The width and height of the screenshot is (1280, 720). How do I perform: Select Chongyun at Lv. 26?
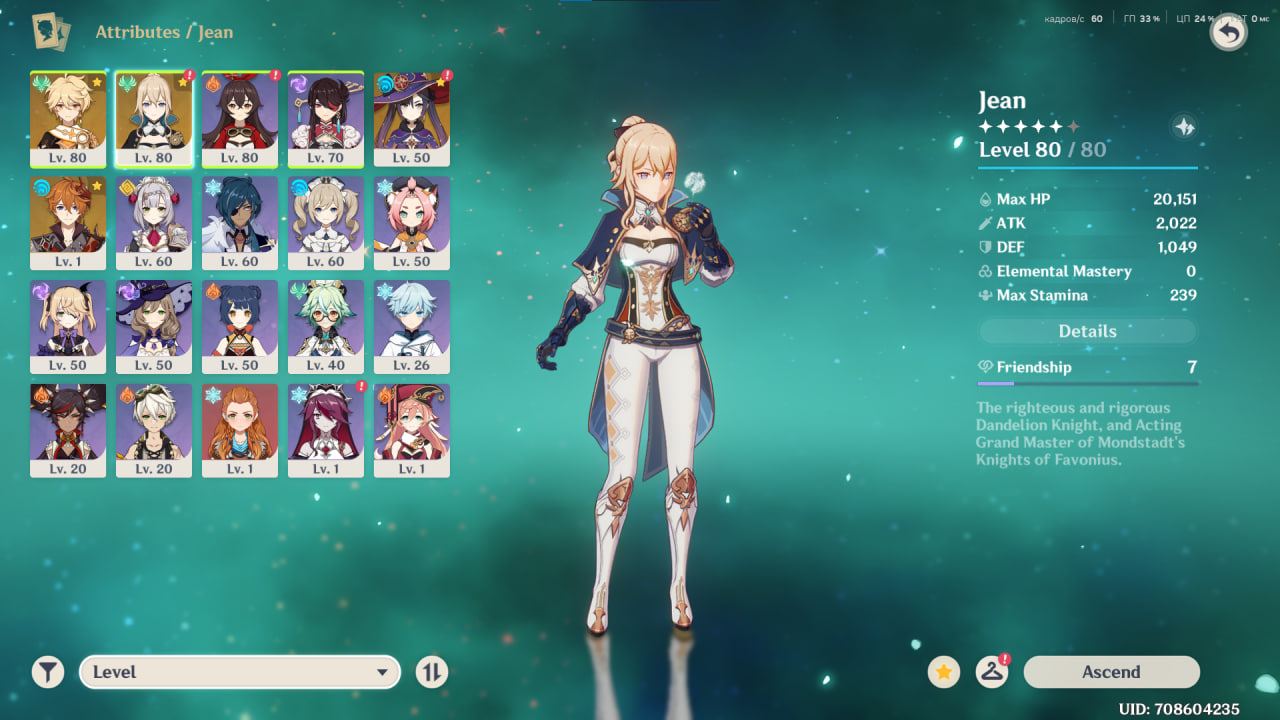click(x=412, y=326)
